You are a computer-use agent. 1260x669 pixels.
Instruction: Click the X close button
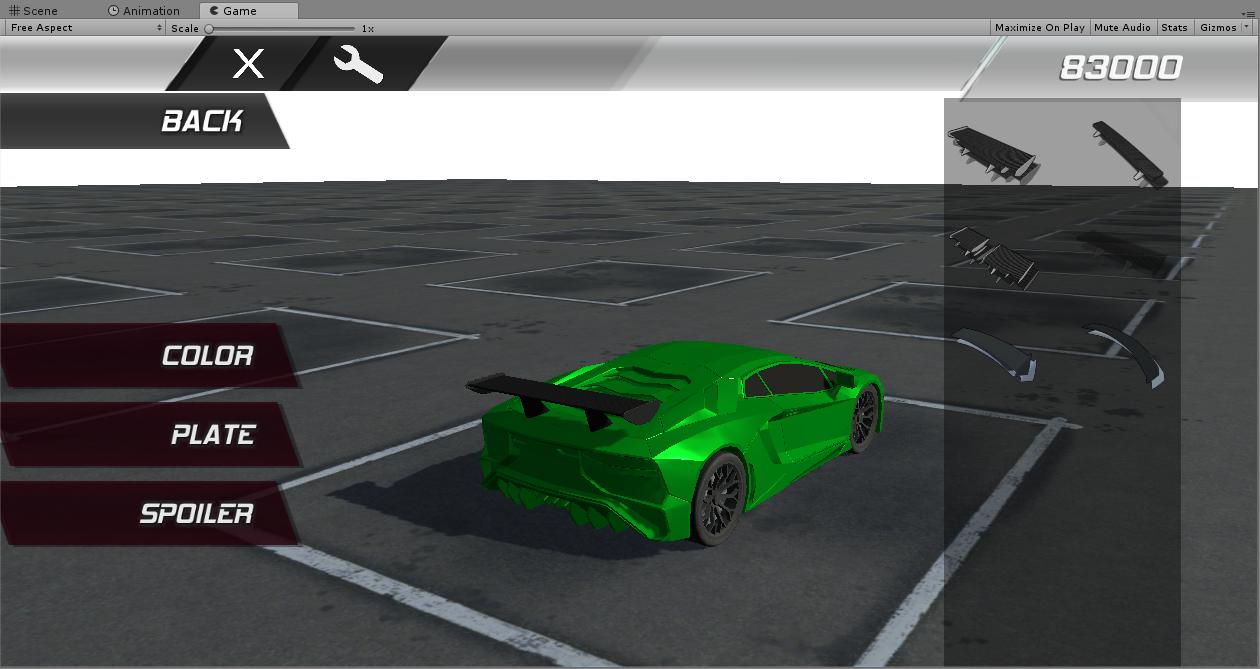coord(248,64)
